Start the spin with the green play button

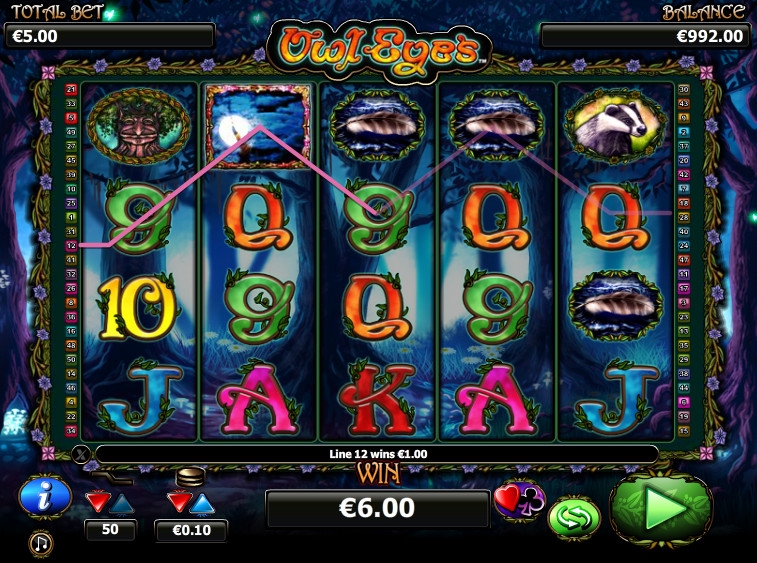661,509
